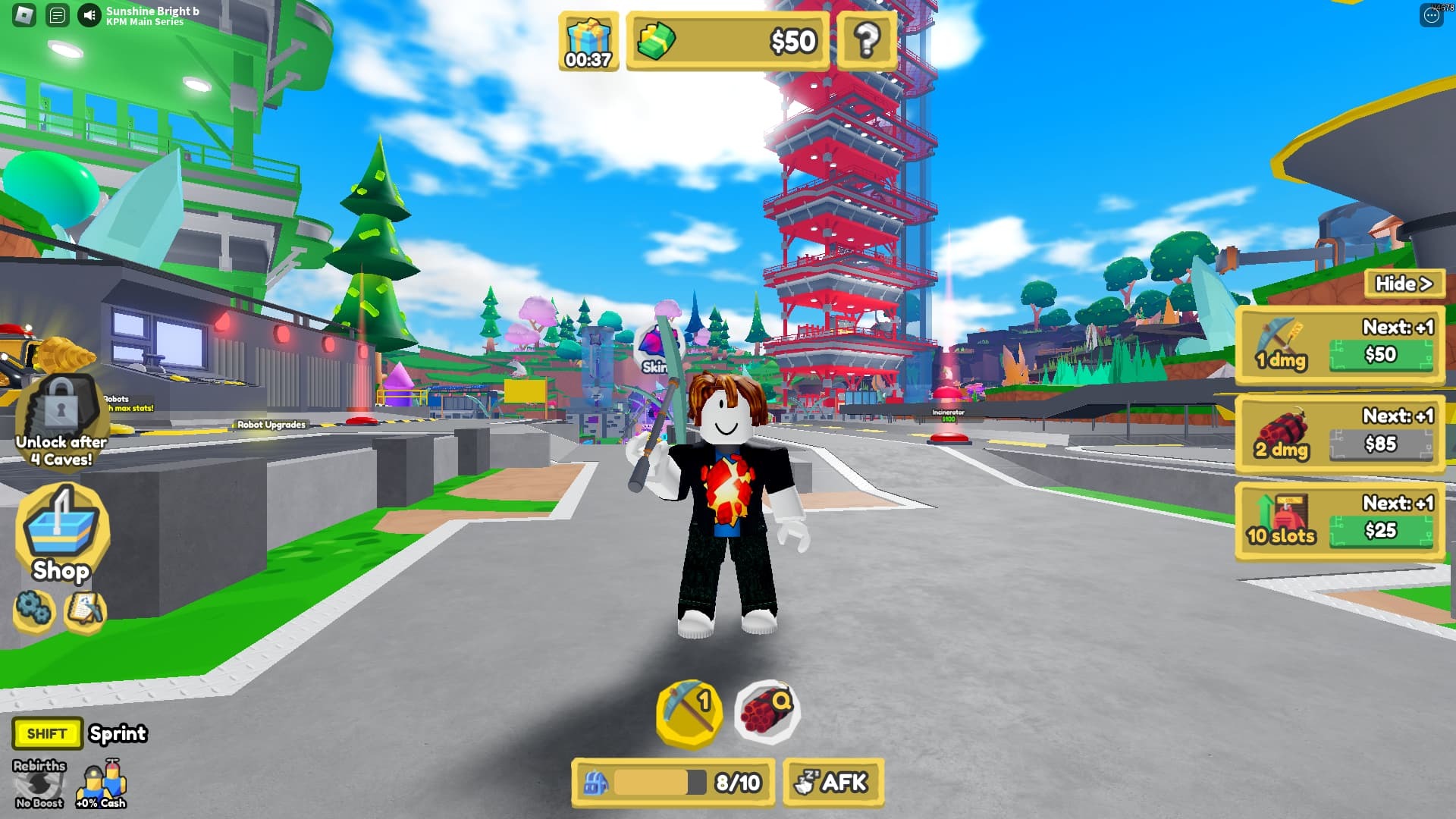This screenshot has height=819, width=1456.
Task: Open the clipboard quests icon
Action: (84, 609)
